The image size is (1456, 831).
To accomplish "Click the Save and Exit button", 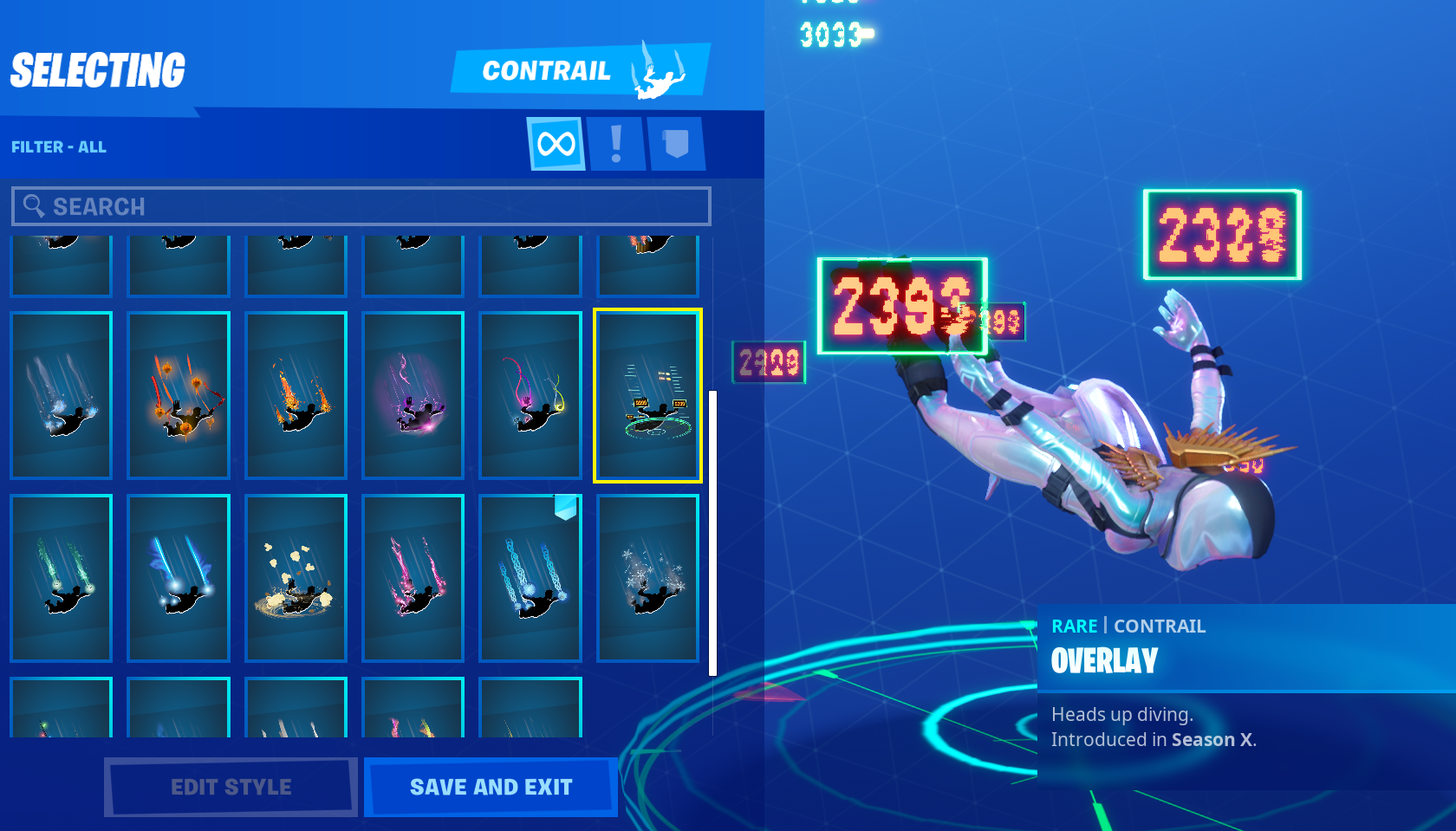I will [491, 787].
